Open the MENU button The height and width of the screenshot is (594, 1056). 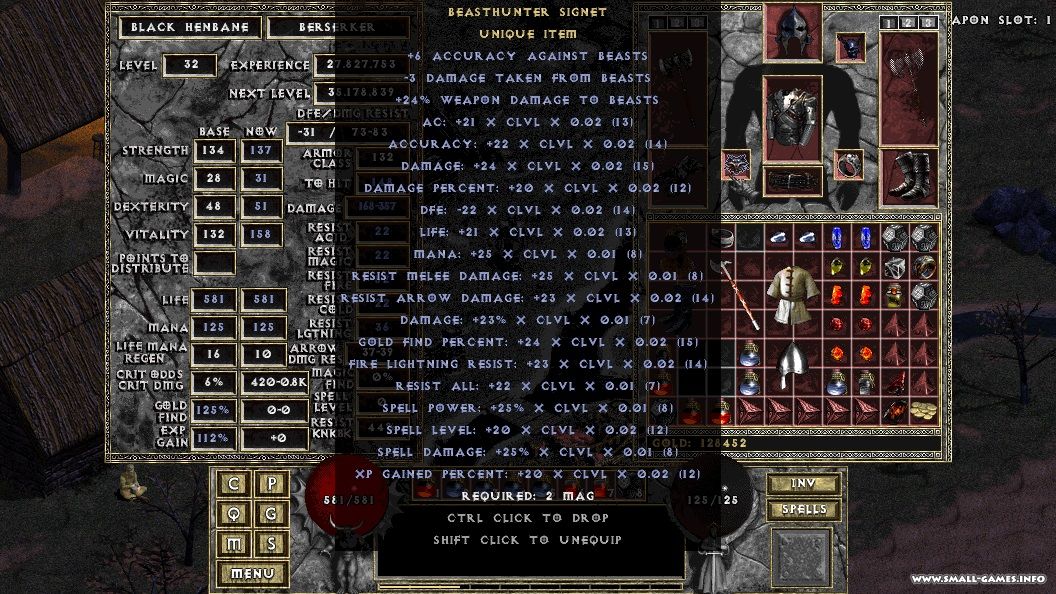coord(252,574)
